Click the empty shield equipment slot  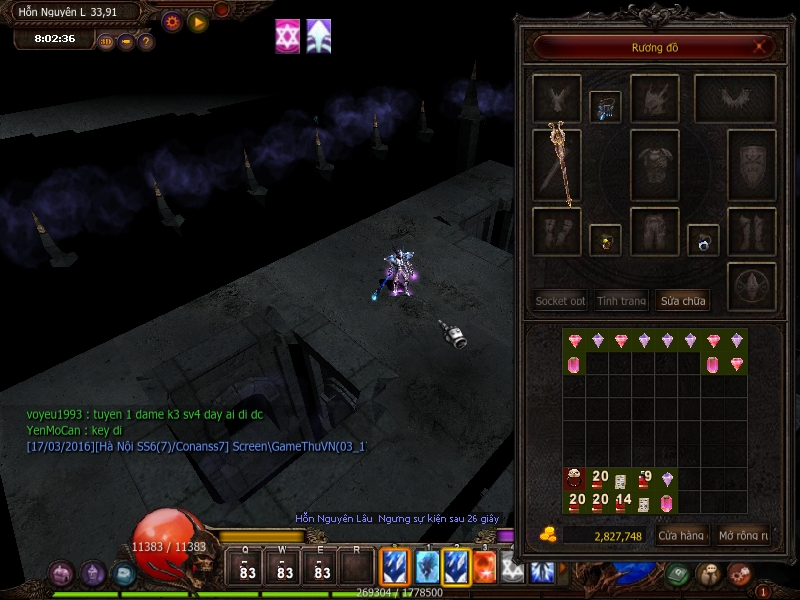751,165
